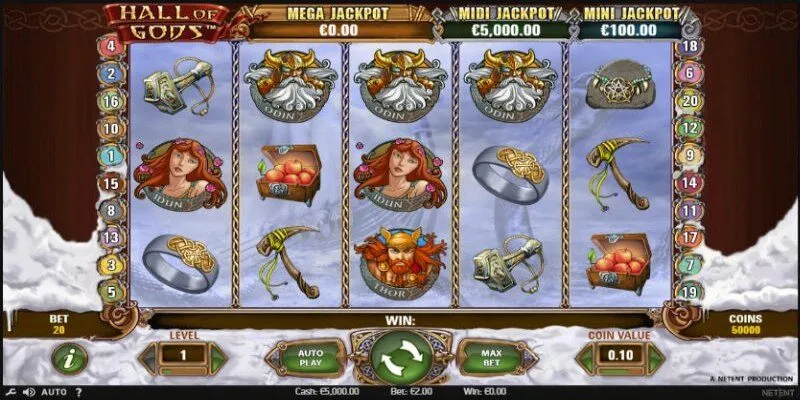Open the wrench settings menu

(12, 391)
